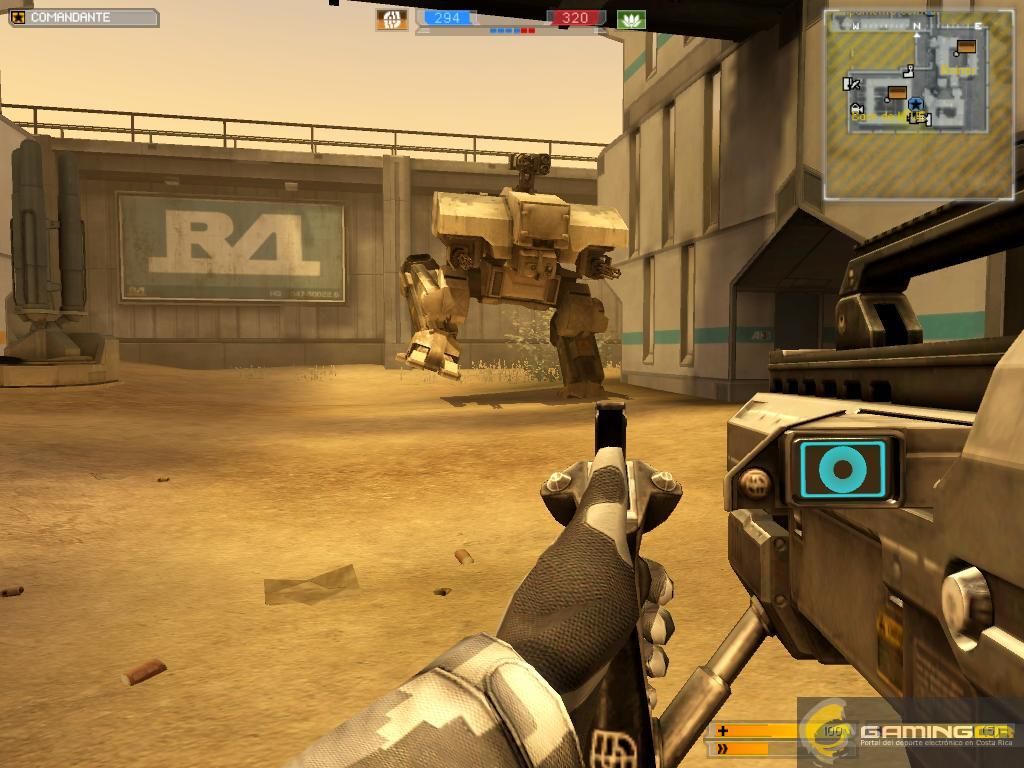The image size is (1024, 768).
Task: Click the blue star player marker on minimap
Action: tap(916, 103)
